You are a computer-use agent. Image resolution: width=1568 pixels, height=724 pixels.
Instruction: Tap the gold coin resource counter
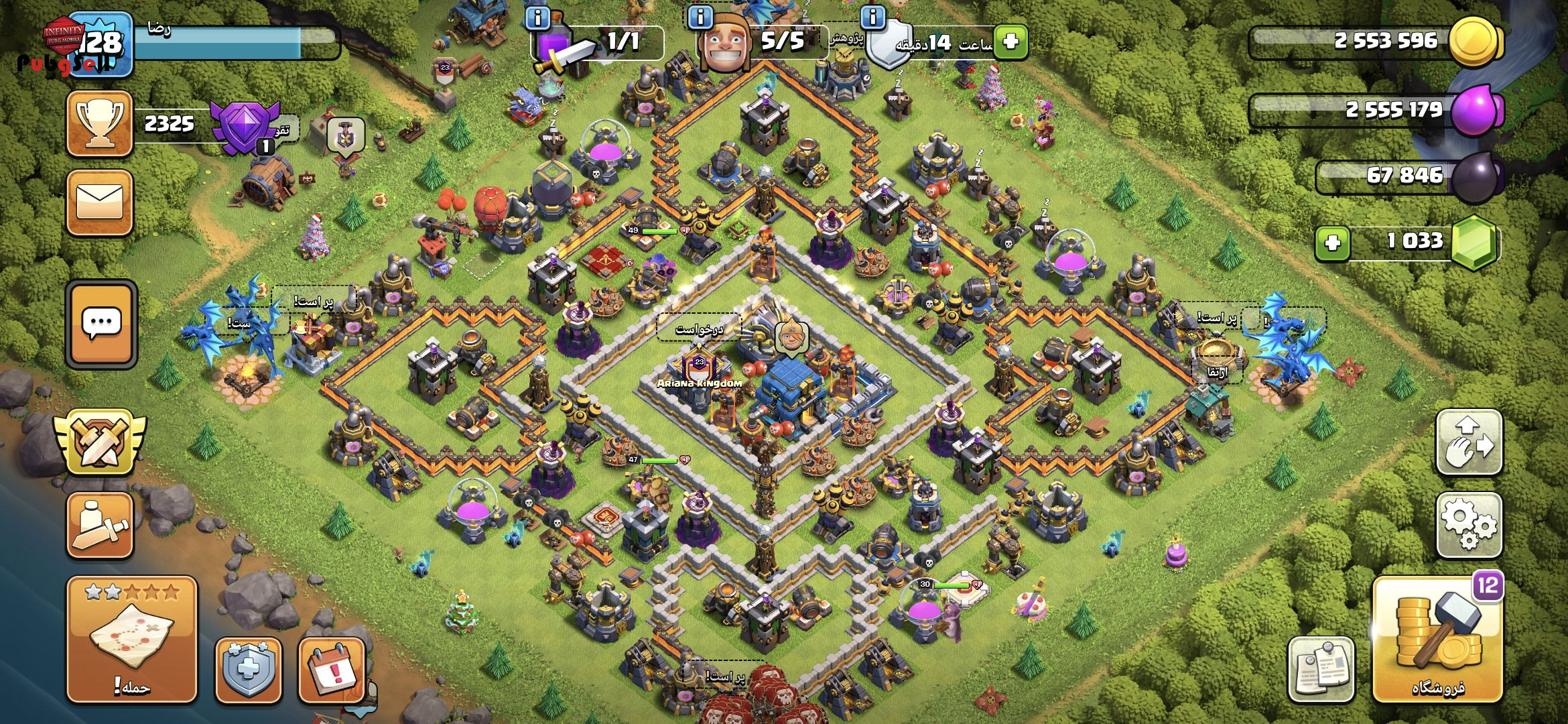(1380, 42)
